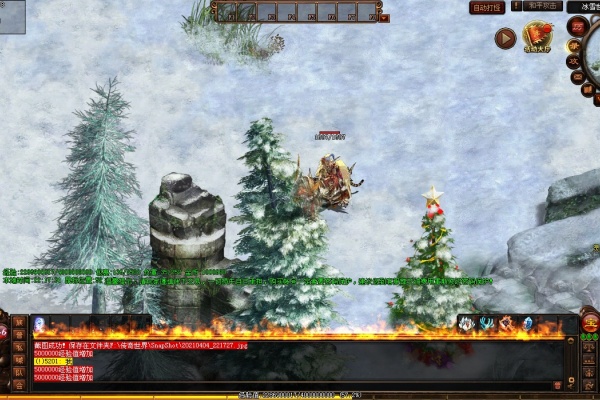Click the round play arrow button
The image size is (600, 400).
click(x=505, y=38)
